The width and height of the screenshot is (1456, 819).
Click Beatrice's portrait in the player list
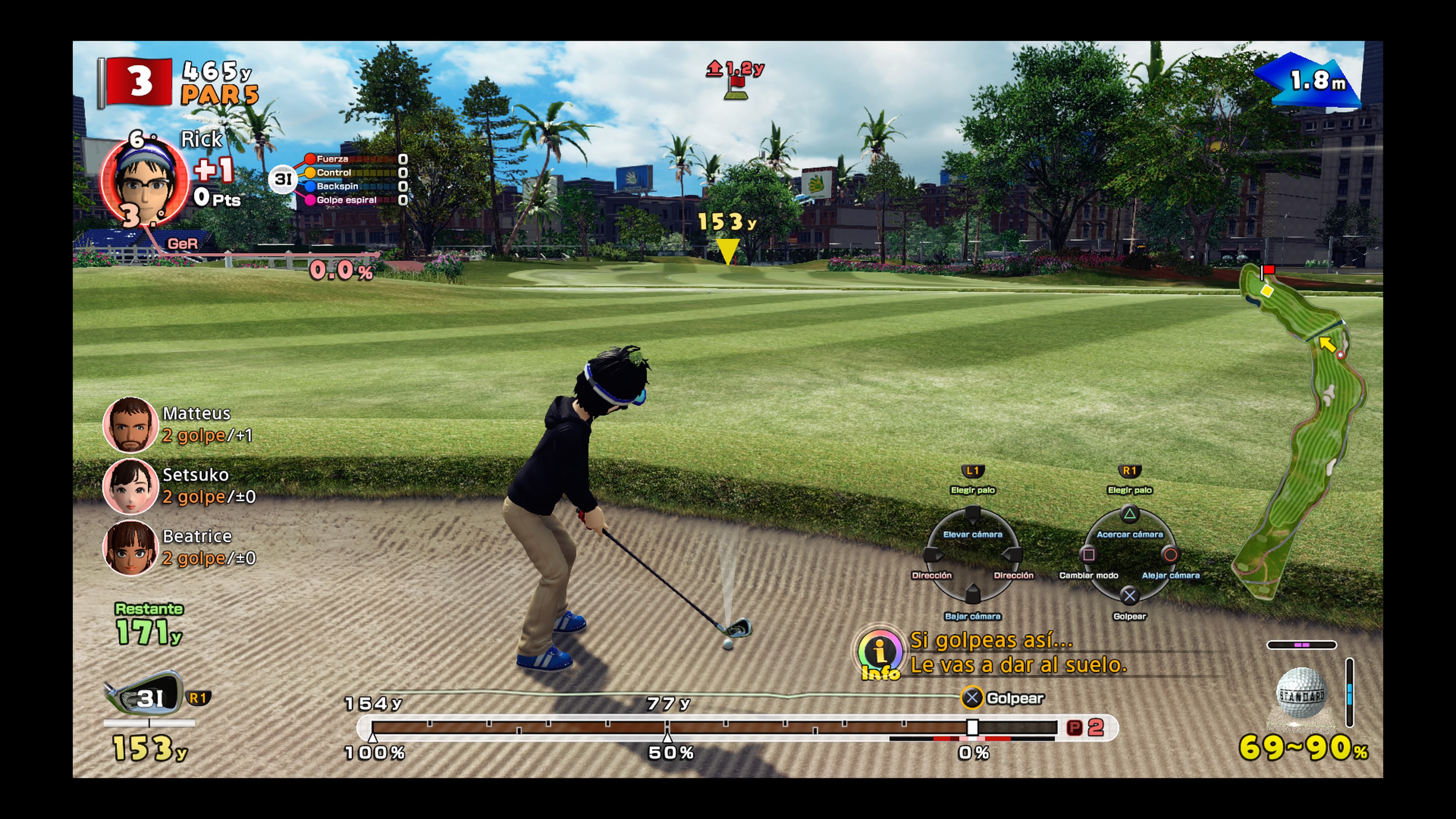[130, 547]
